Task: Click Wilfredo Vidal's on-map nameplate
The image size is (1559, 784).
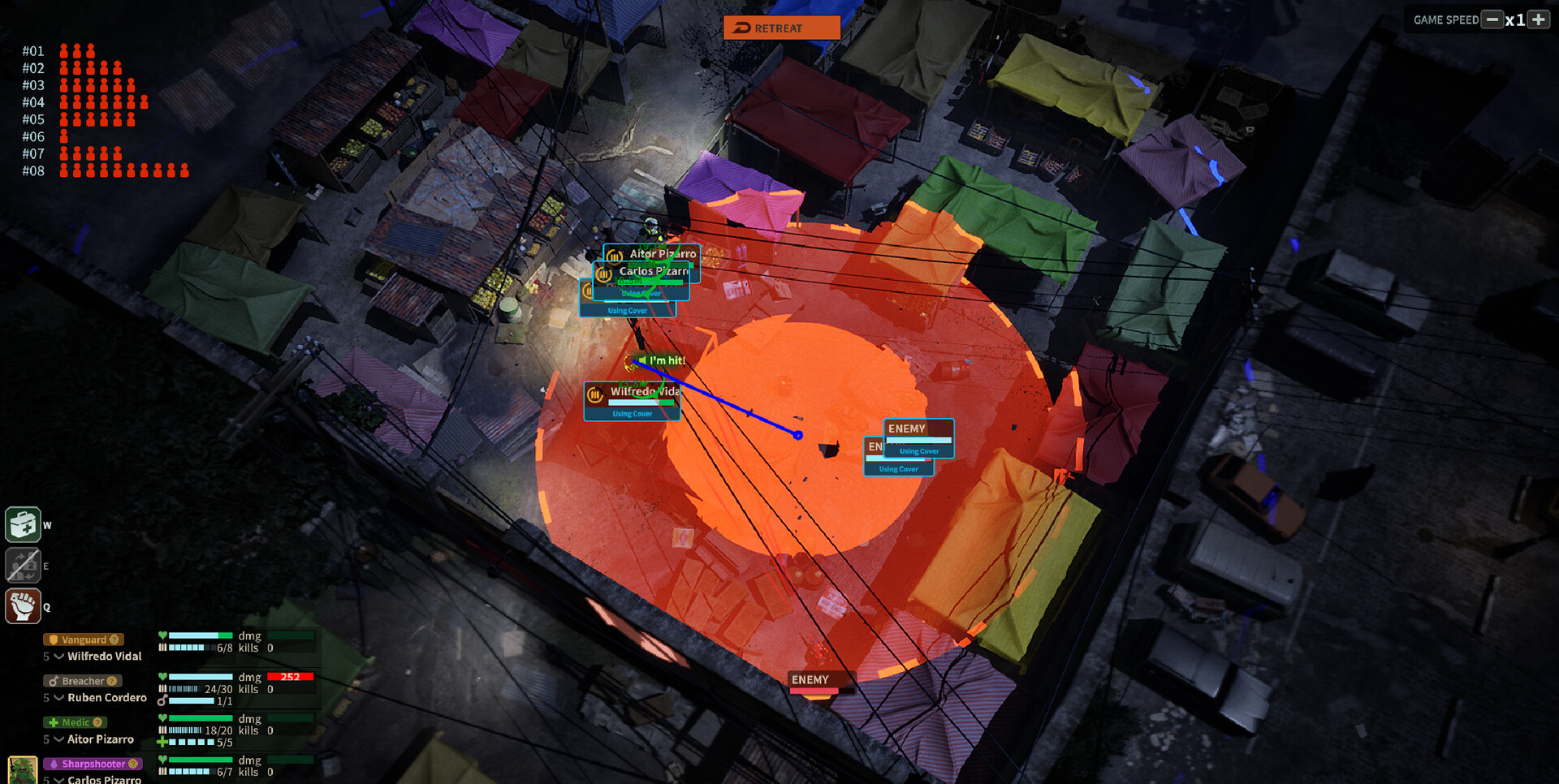Action: 643,392
